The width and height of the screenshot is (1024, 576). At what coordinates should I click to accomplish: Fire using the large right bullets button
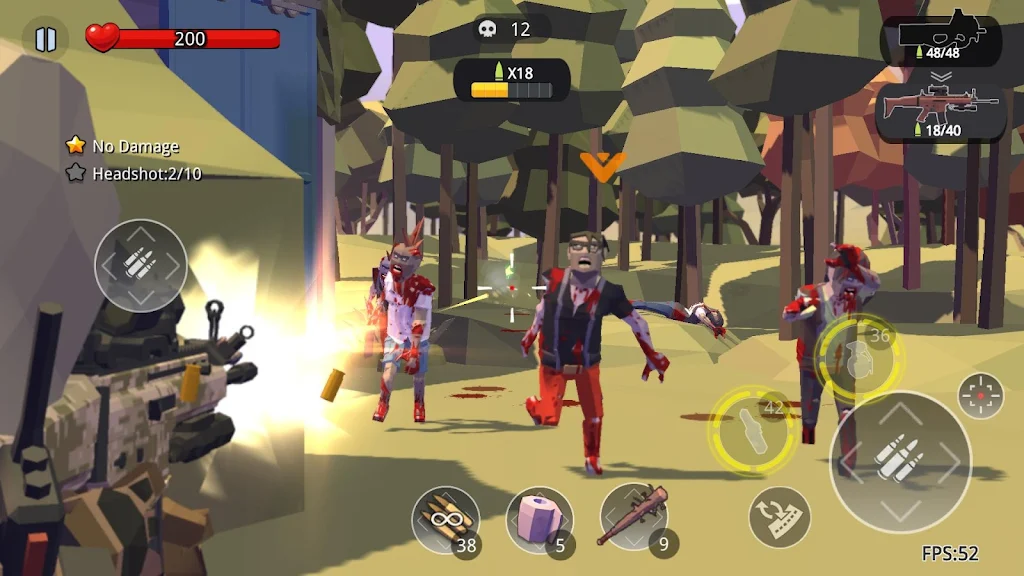pyautogui.click(x=900, y=461)
